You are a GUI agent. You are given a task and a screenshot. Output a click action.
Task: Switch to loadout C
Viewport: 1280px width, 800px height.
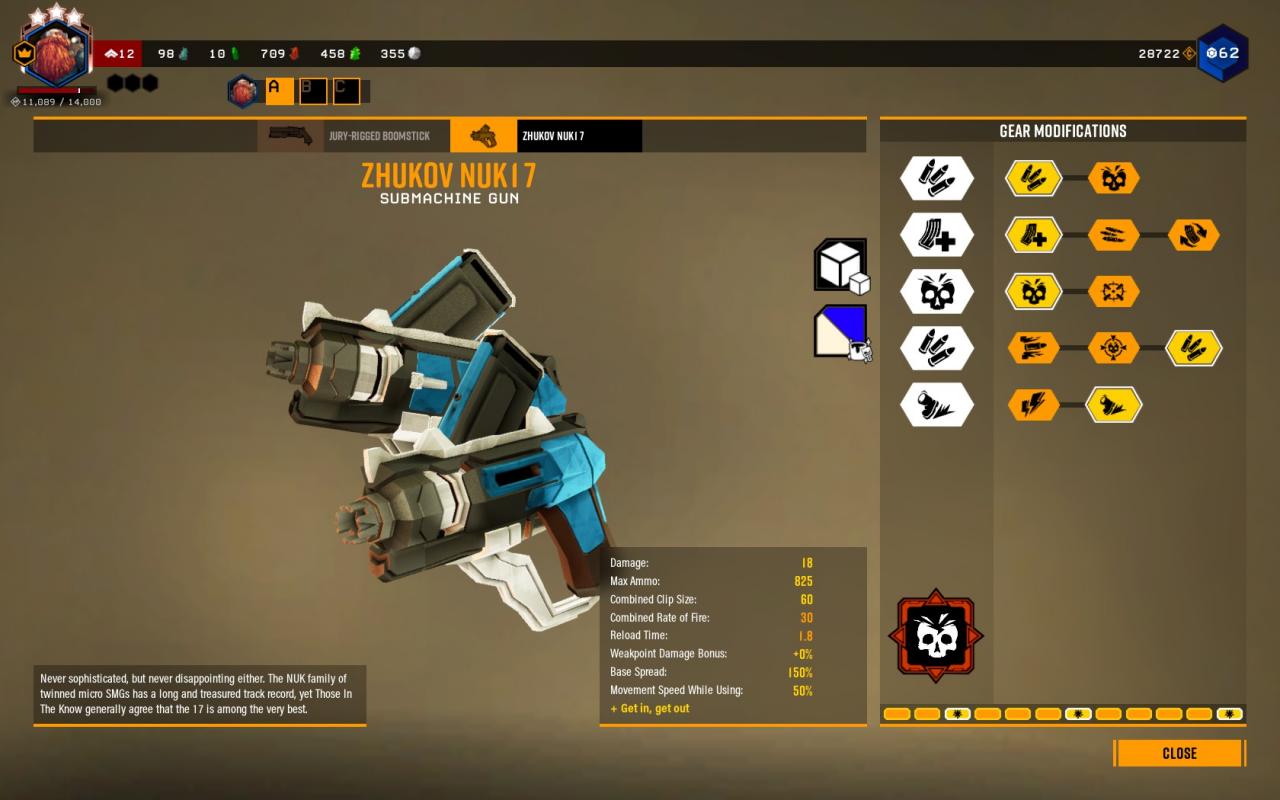[x=346, y=91]
